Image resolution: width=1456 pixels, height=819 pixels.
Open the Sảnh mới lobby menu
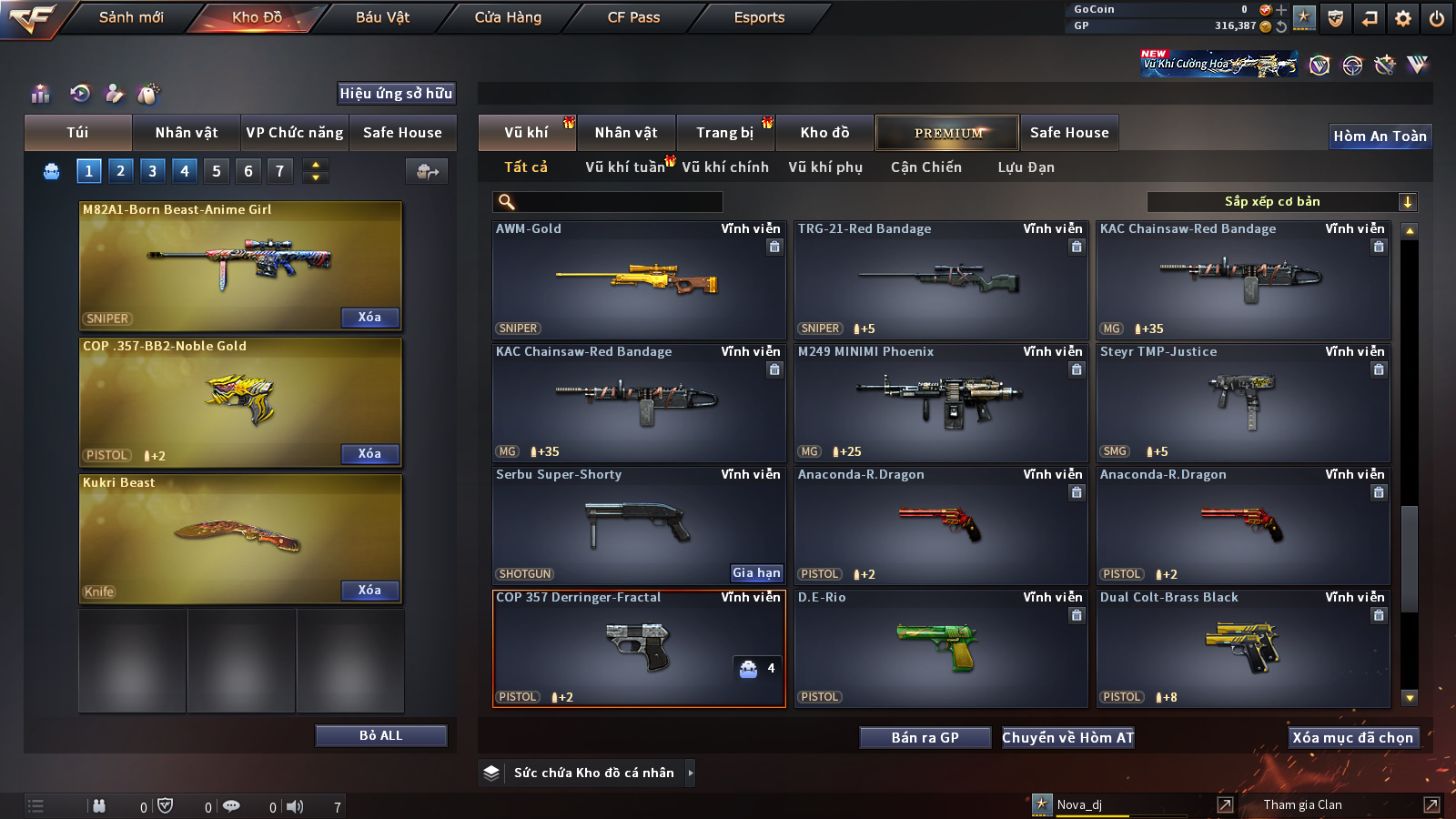131,17
